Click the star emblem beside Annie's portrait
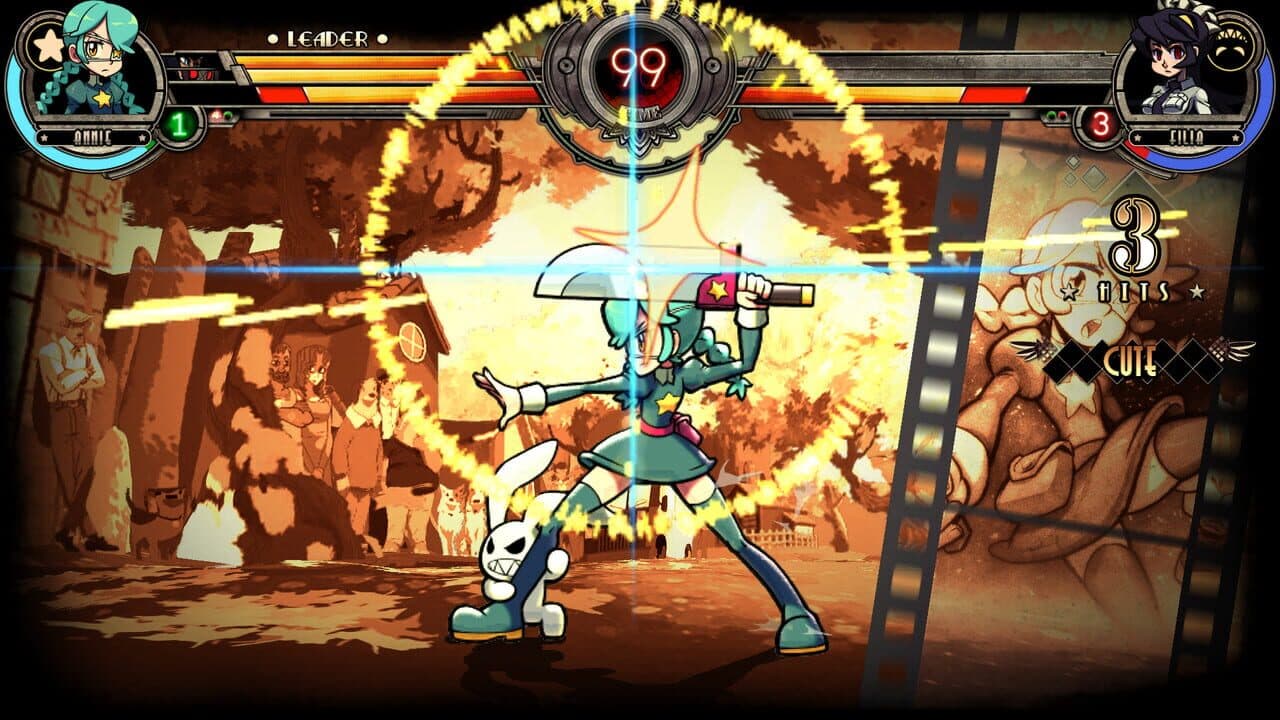 (x=48, y=44)
